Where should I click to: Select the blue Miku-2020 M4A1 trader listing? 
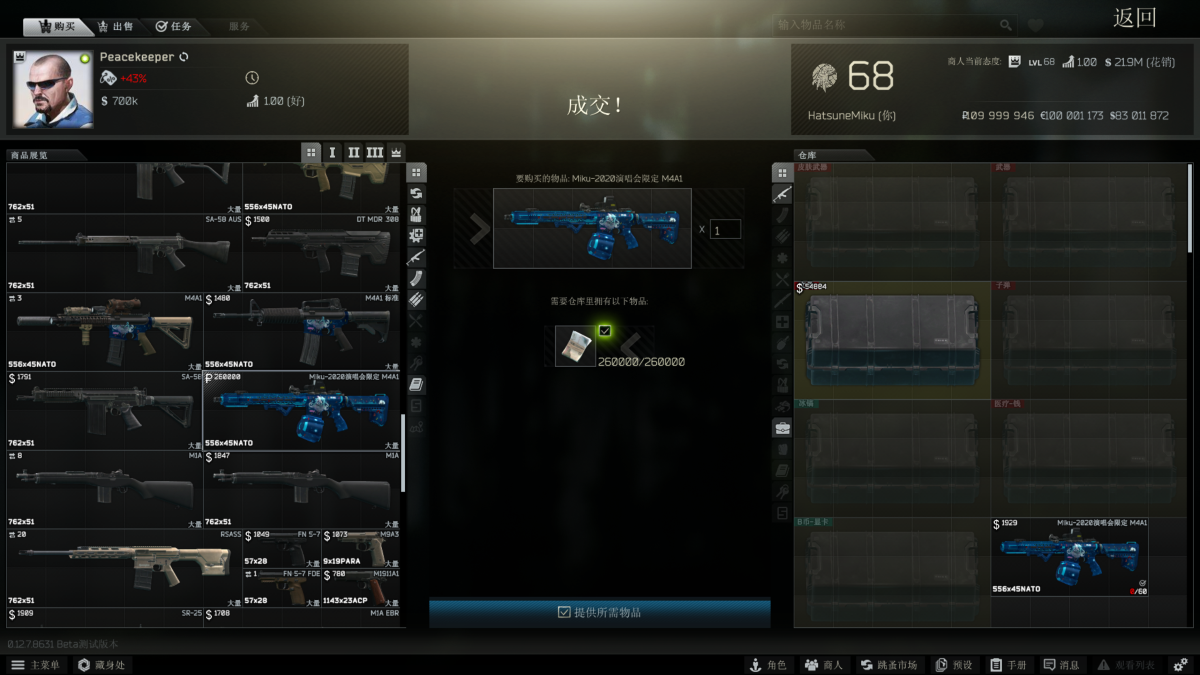(302, 411)
